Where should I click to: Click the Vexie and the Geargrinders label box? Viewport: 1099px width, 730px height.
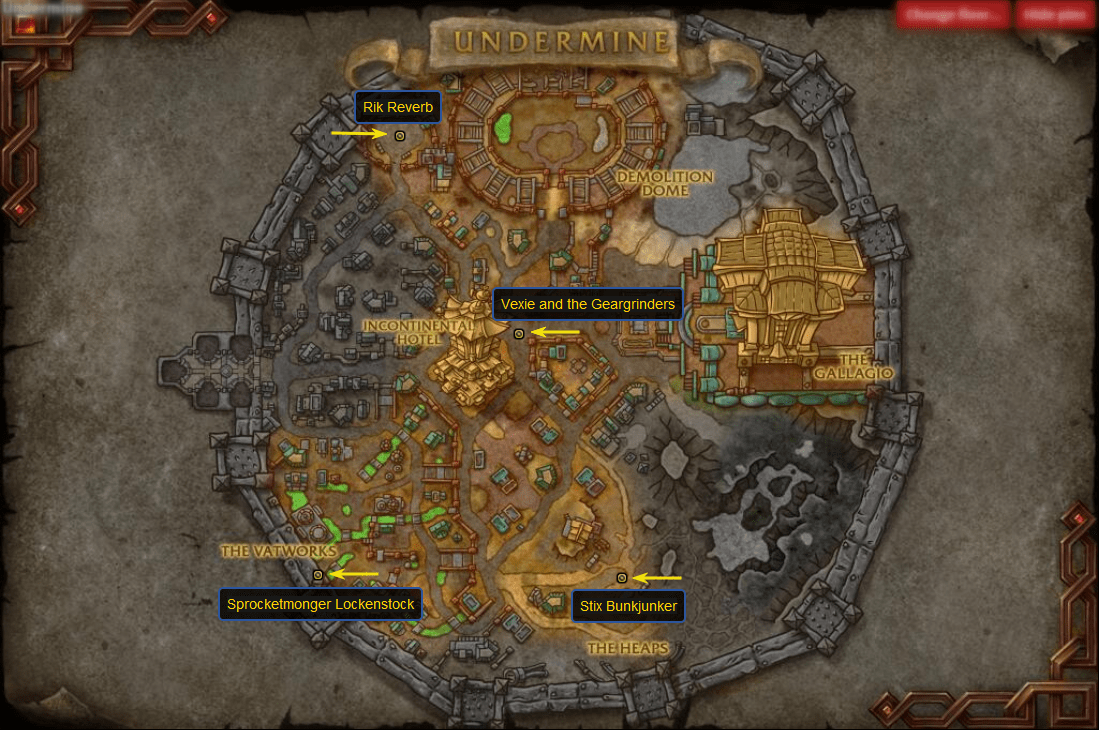[x=588, y=304]
